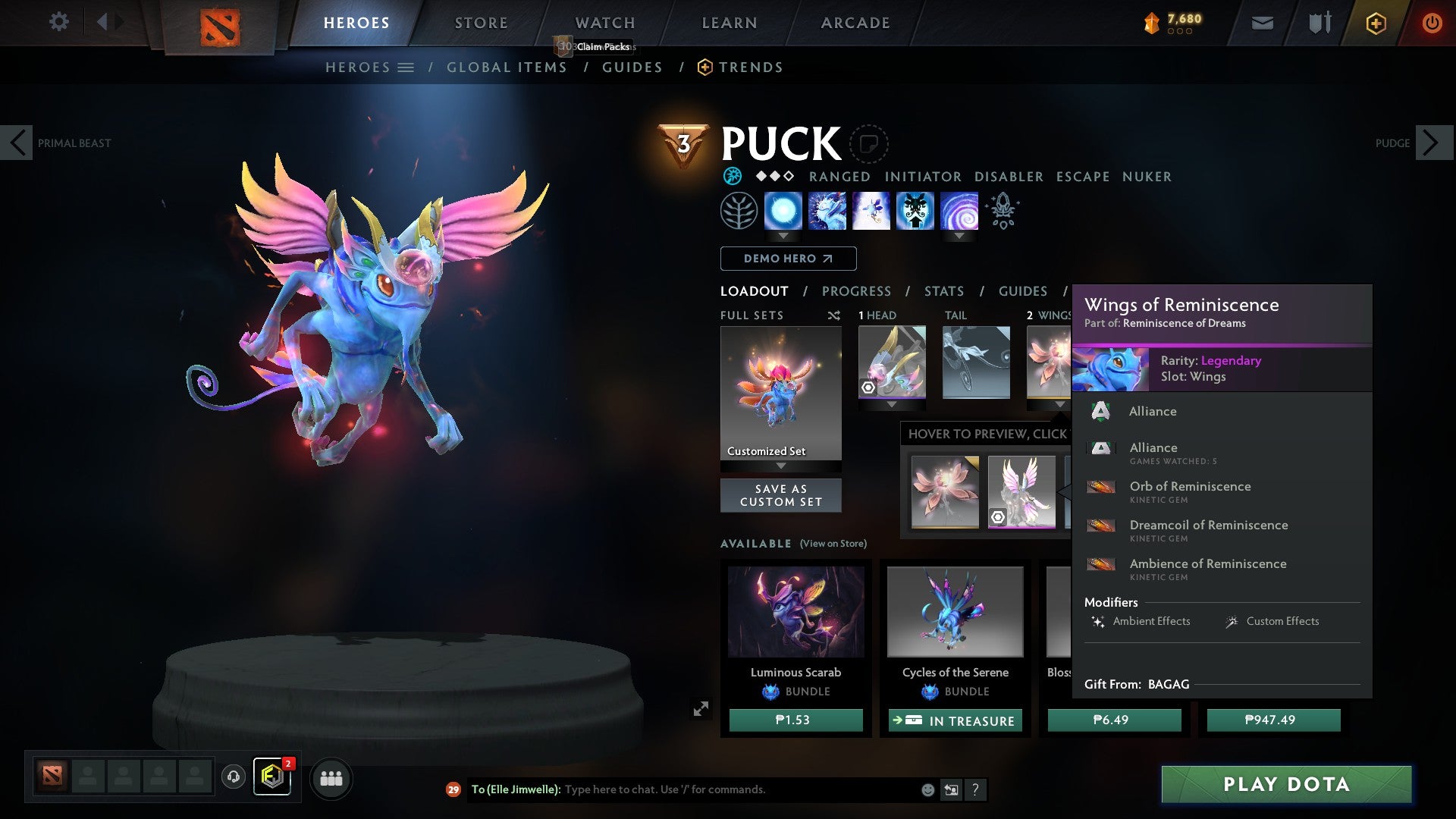Open the Aghanim's Scepter upgrades icon

[x=1003, y=211]
